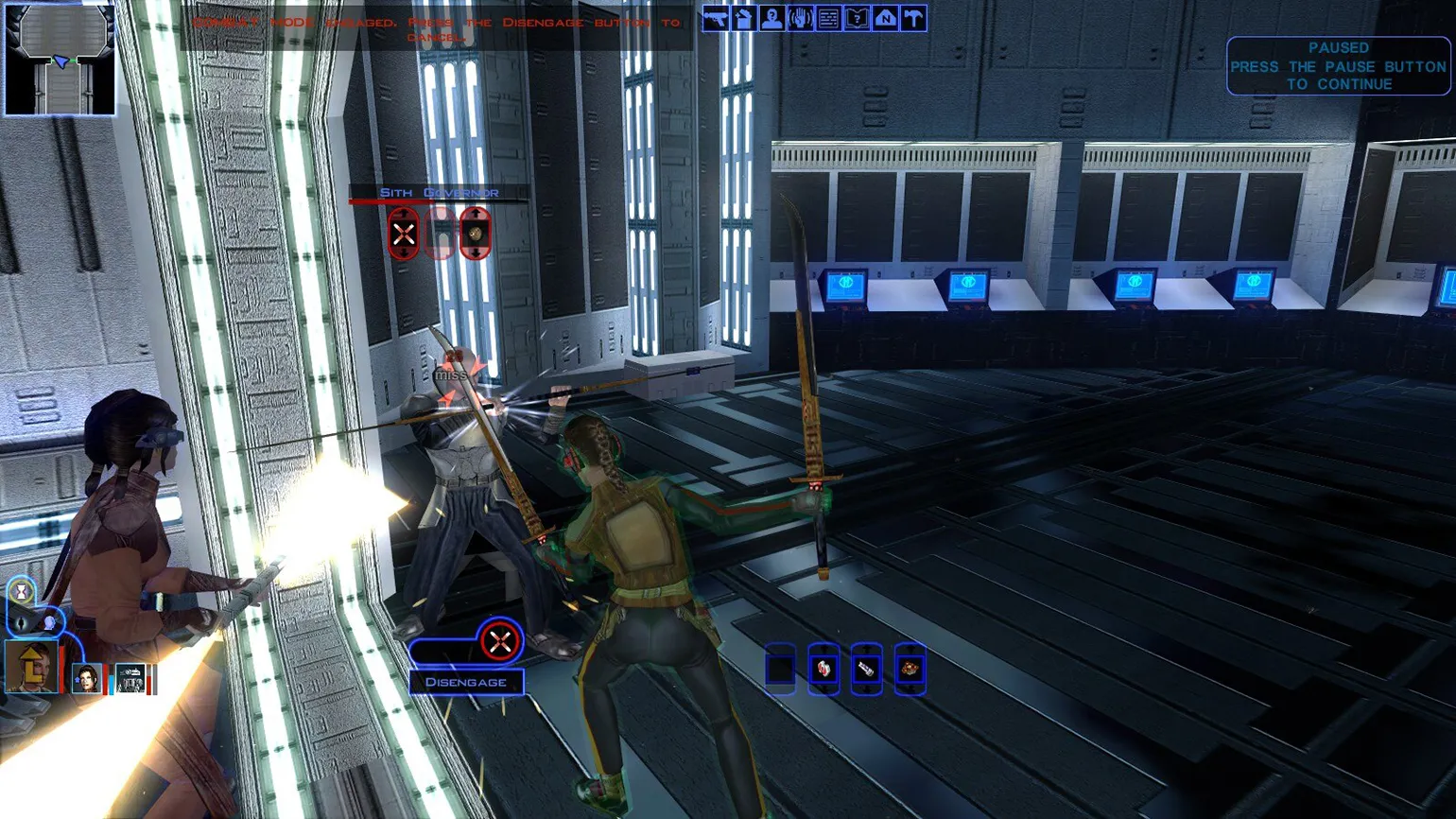The height and width of the screenshot is (819, 1456).
Task: Click the minimap of the corridor
Action: pyautogui.click(x=60, y=59)
